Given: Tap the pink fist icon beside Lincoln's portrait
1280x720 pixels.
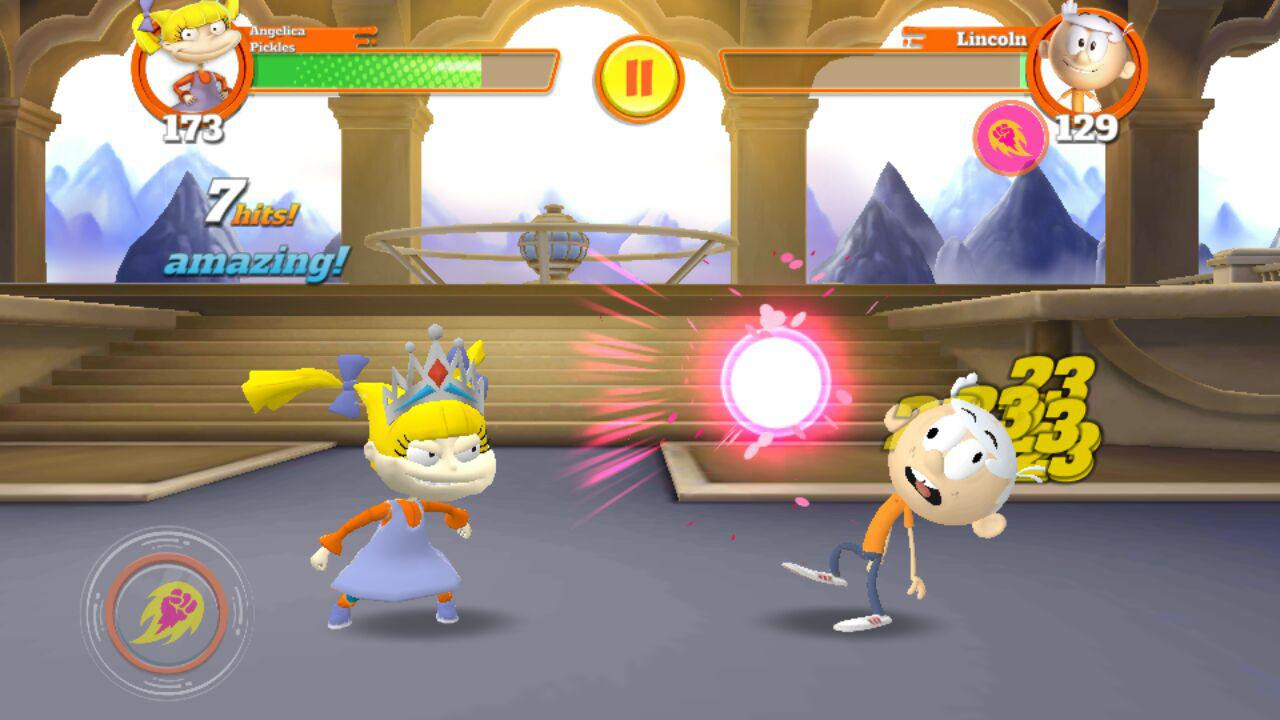Looking at the screenshot, I should coord(1011,138).
